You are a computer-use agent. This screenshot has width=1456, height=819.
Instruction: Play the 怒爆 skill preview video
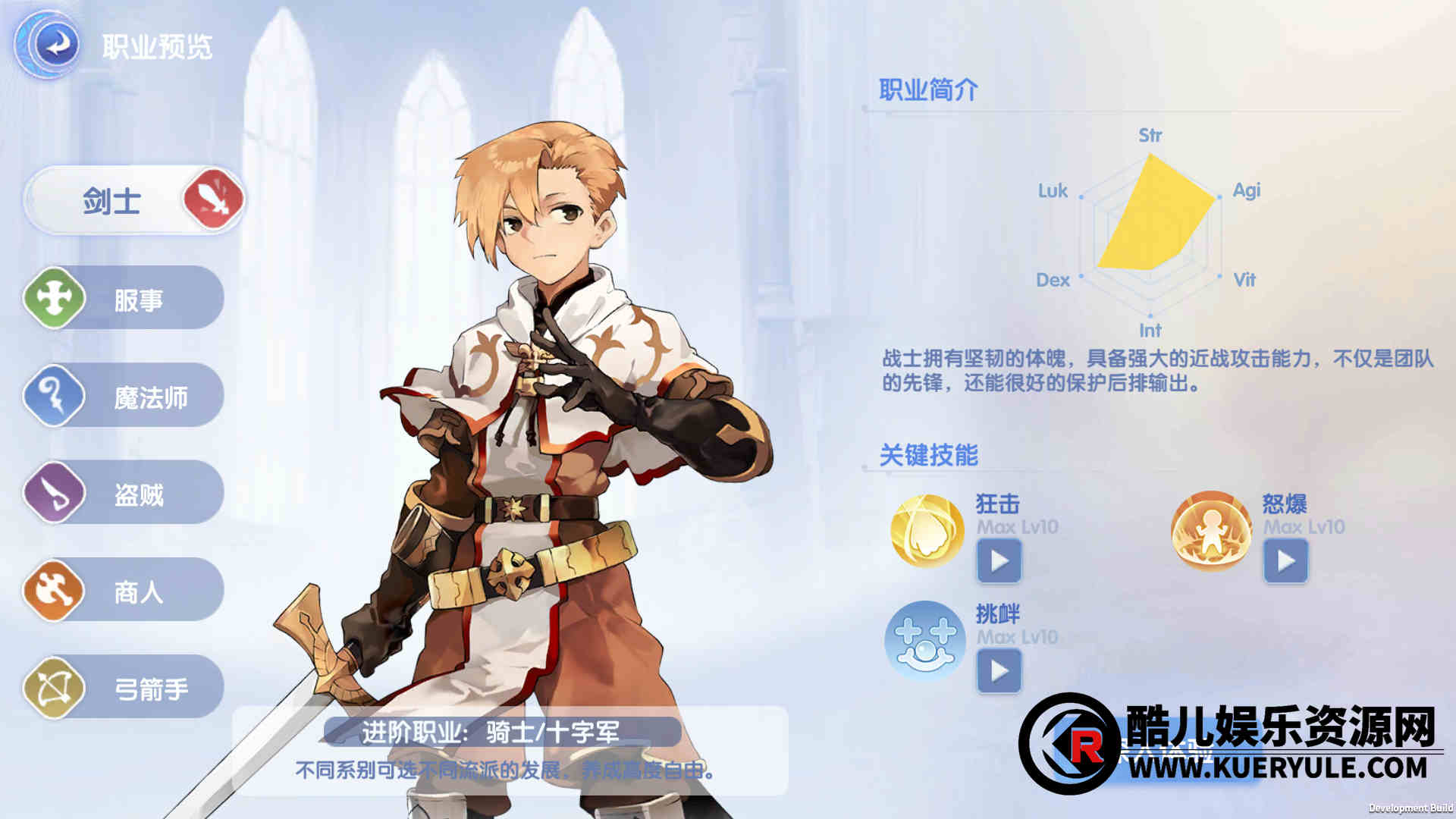[x=1285, y=562]
